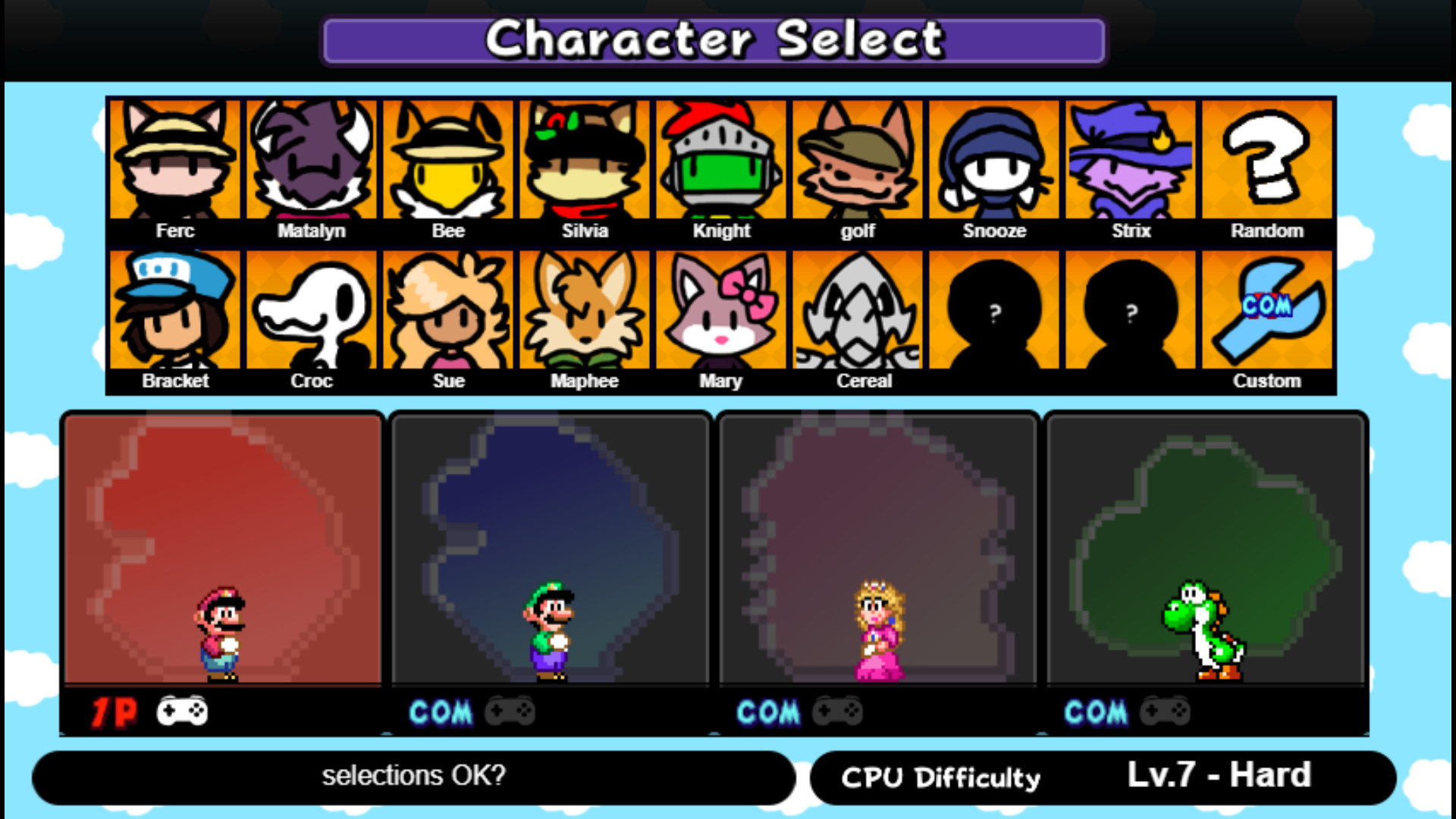Pick the Knight character
Image resolution: width=1456 pixels, height=819 pixels.
coord(722,159)
